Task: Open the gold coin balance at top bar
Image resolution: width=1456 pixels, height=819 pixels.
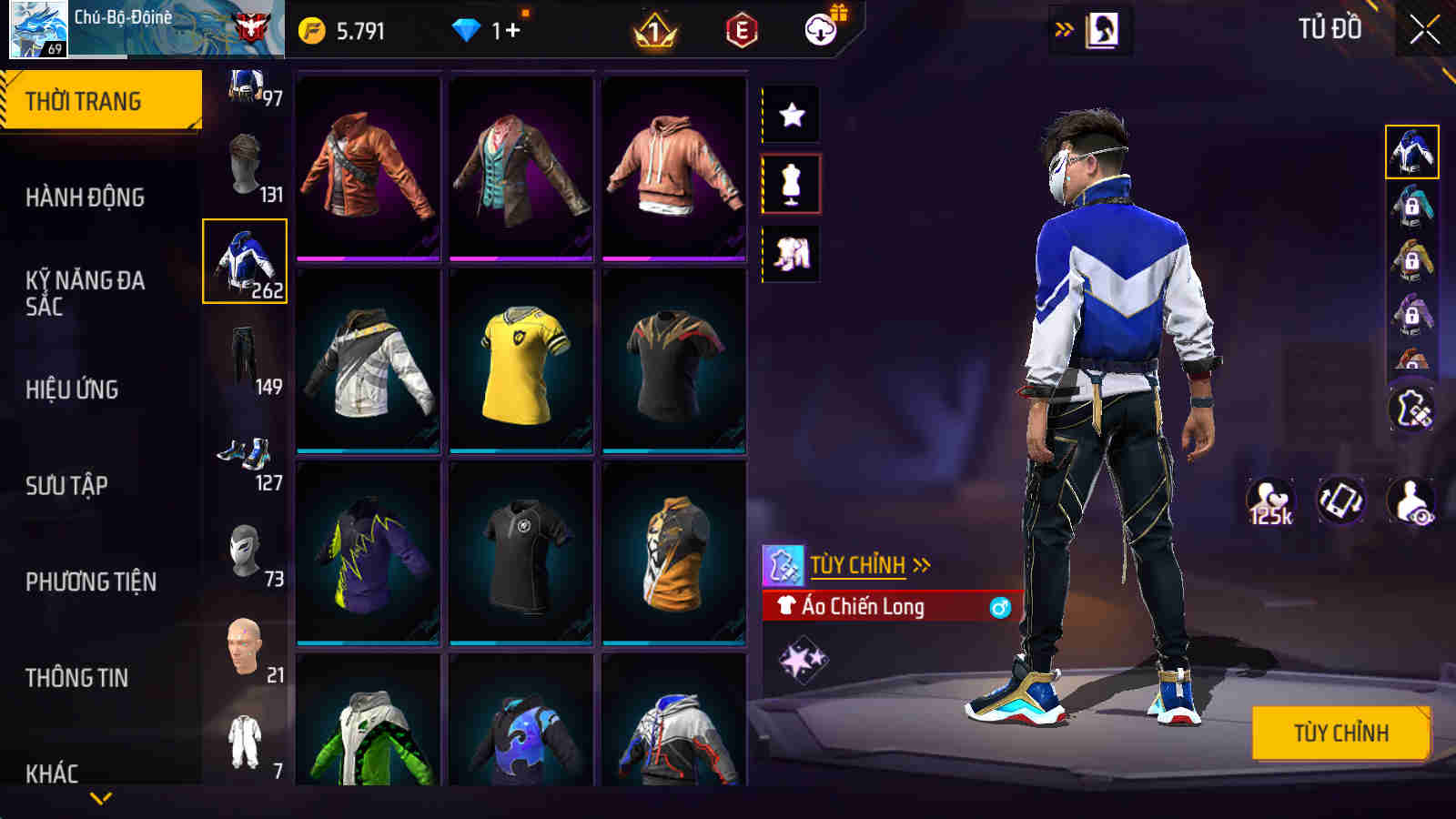Action: point(313,30)
